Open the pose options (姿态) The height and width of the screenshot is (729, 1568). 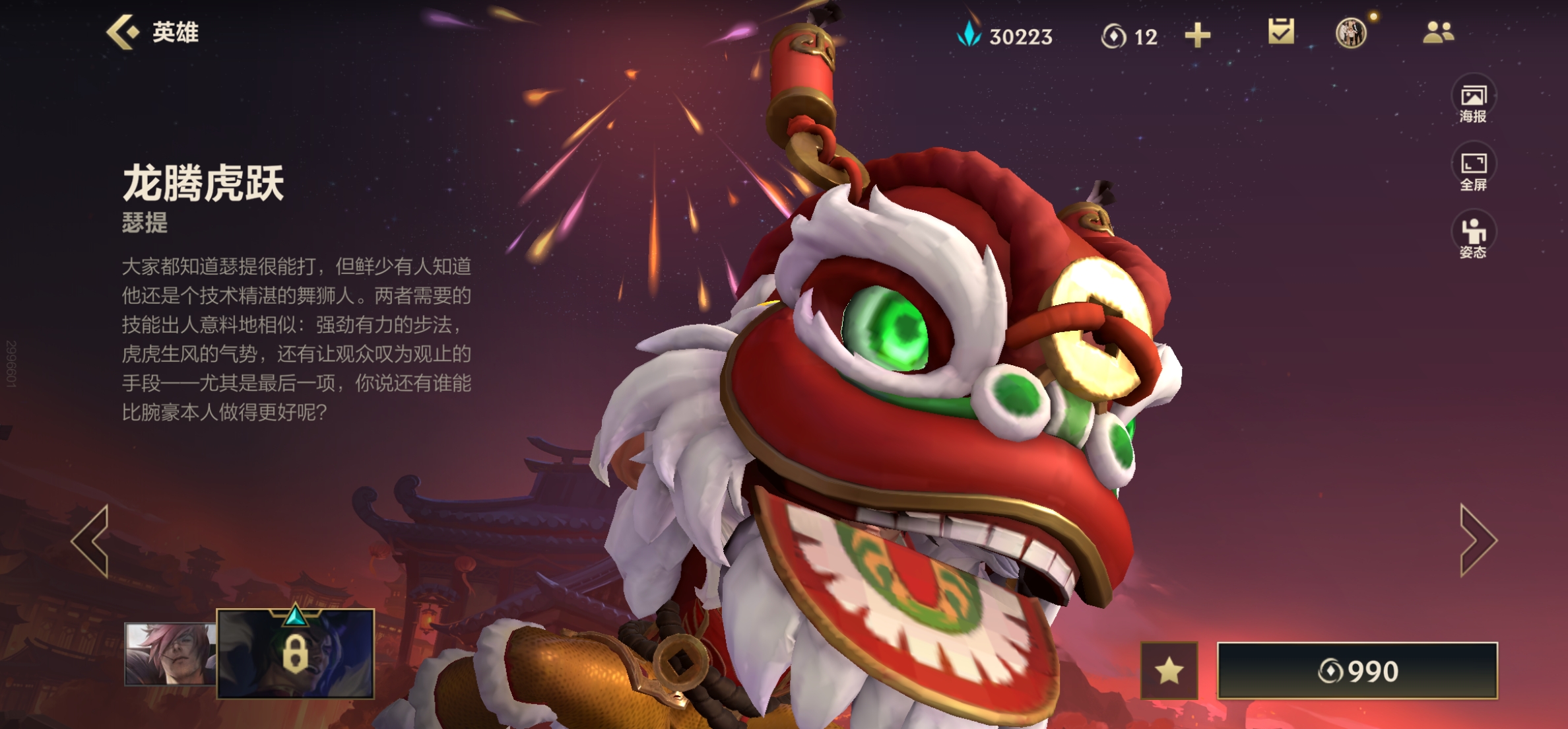(x=1473, y=238)
